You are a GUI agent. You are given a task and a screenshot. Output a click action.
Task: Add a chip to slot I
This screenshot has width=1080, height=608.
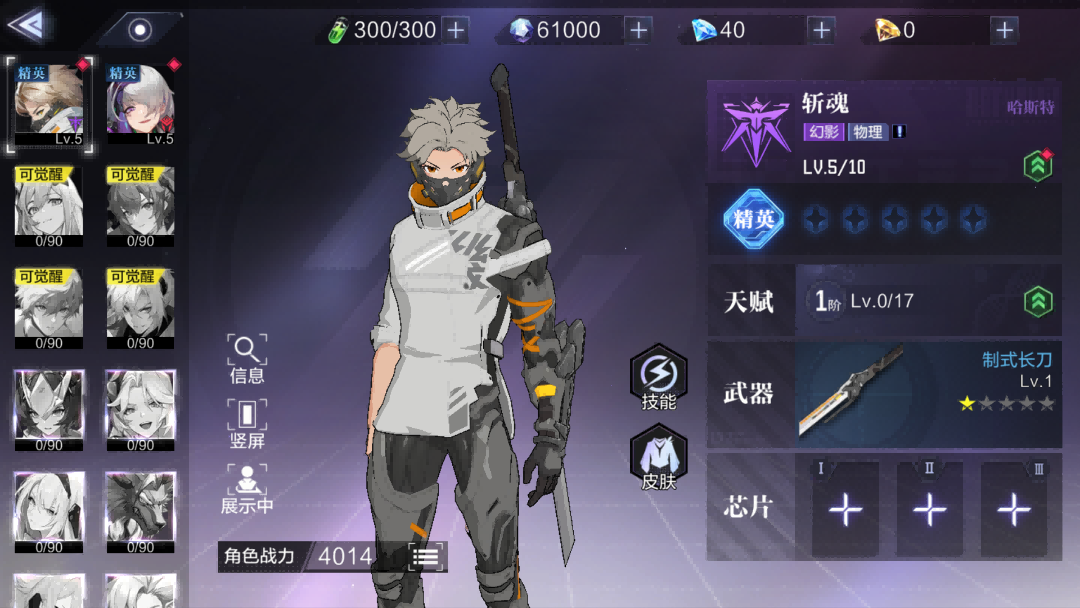tap(845, 509)
